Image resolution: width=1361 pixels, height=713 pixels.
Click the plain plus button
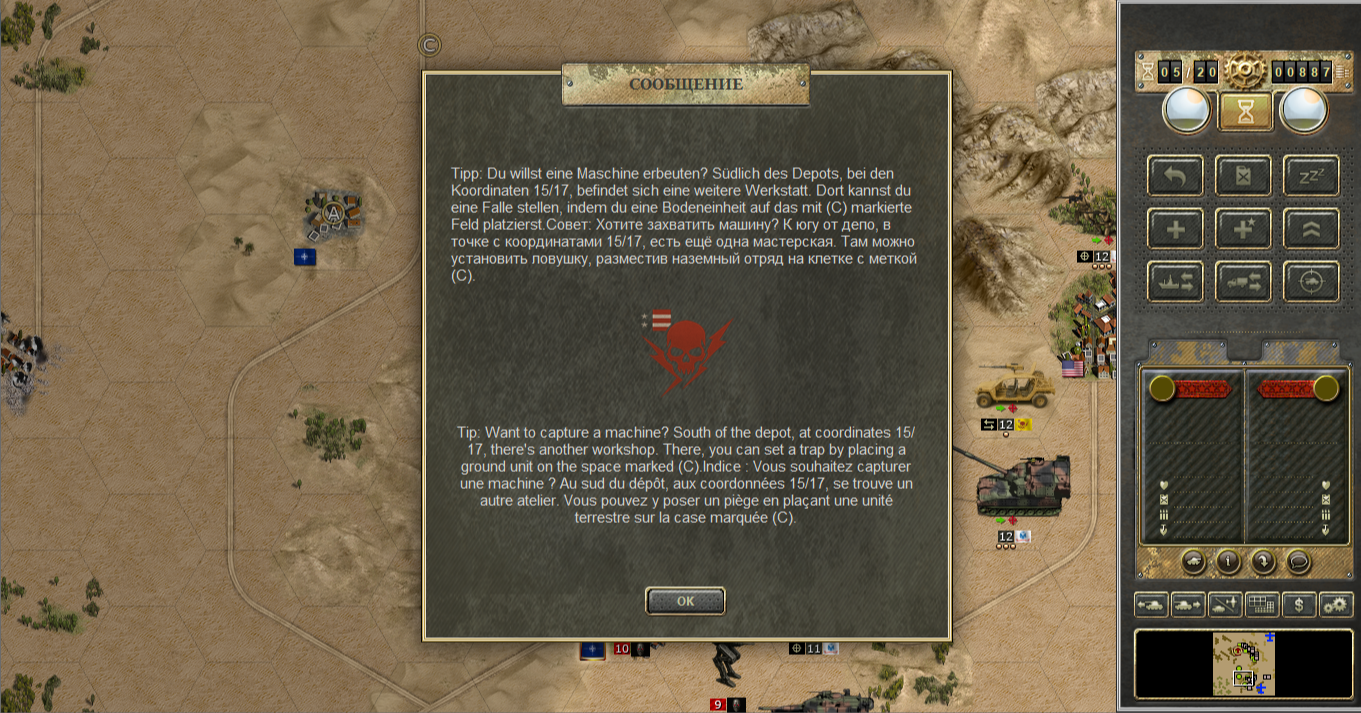[x=1176, y=229]
